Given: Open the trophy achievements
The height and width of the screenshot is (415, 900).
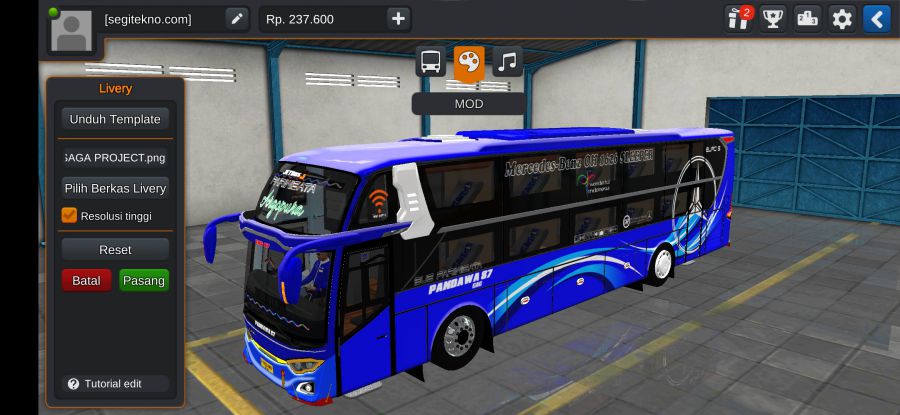Looking at the screenshot, I should point(773,19).
